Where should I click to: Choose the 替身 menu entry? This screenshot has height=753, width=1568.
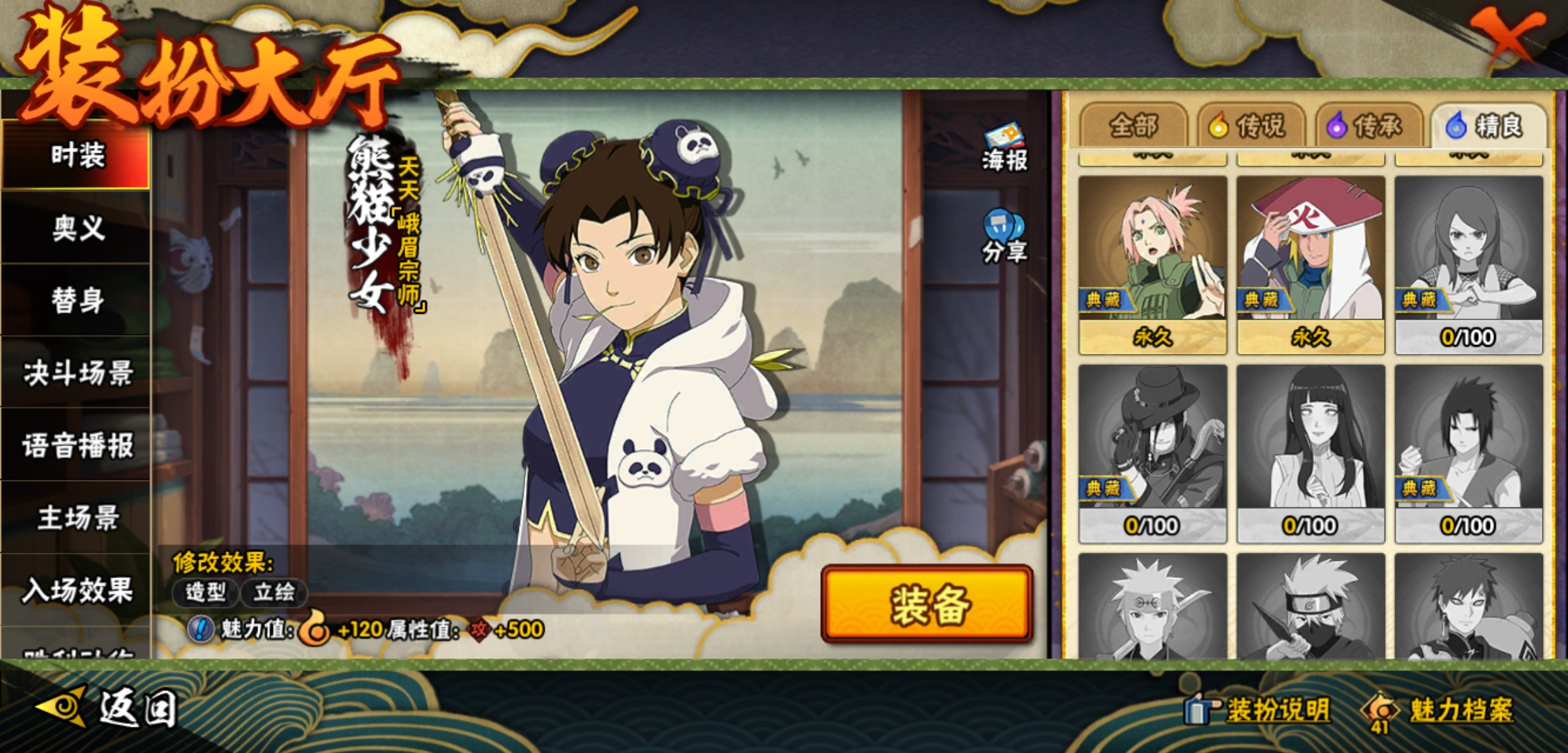[x=77, y=301]
